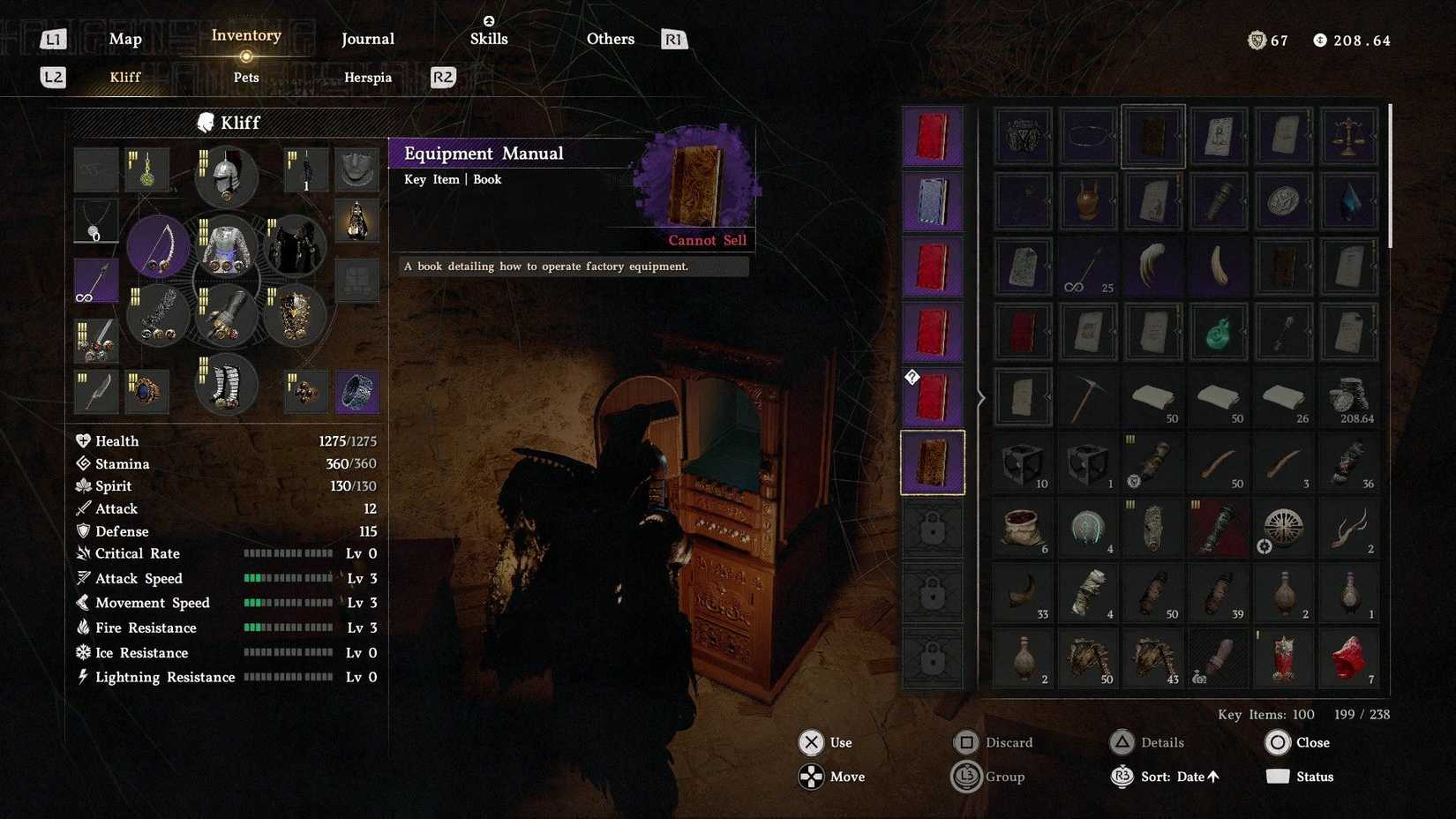This screenshot has width=1456, height=819.
Task: Open the Journal menu
Action: (367, 39)
